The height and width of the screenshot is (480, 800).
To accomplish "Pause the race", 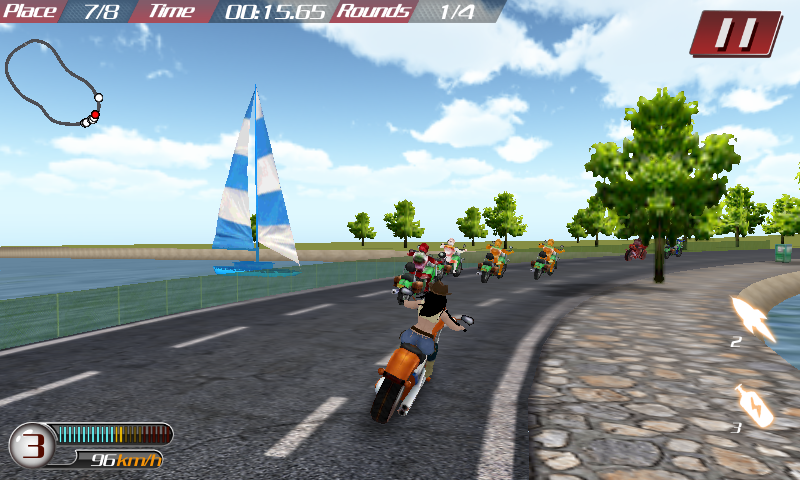I will tap(737, 33).
